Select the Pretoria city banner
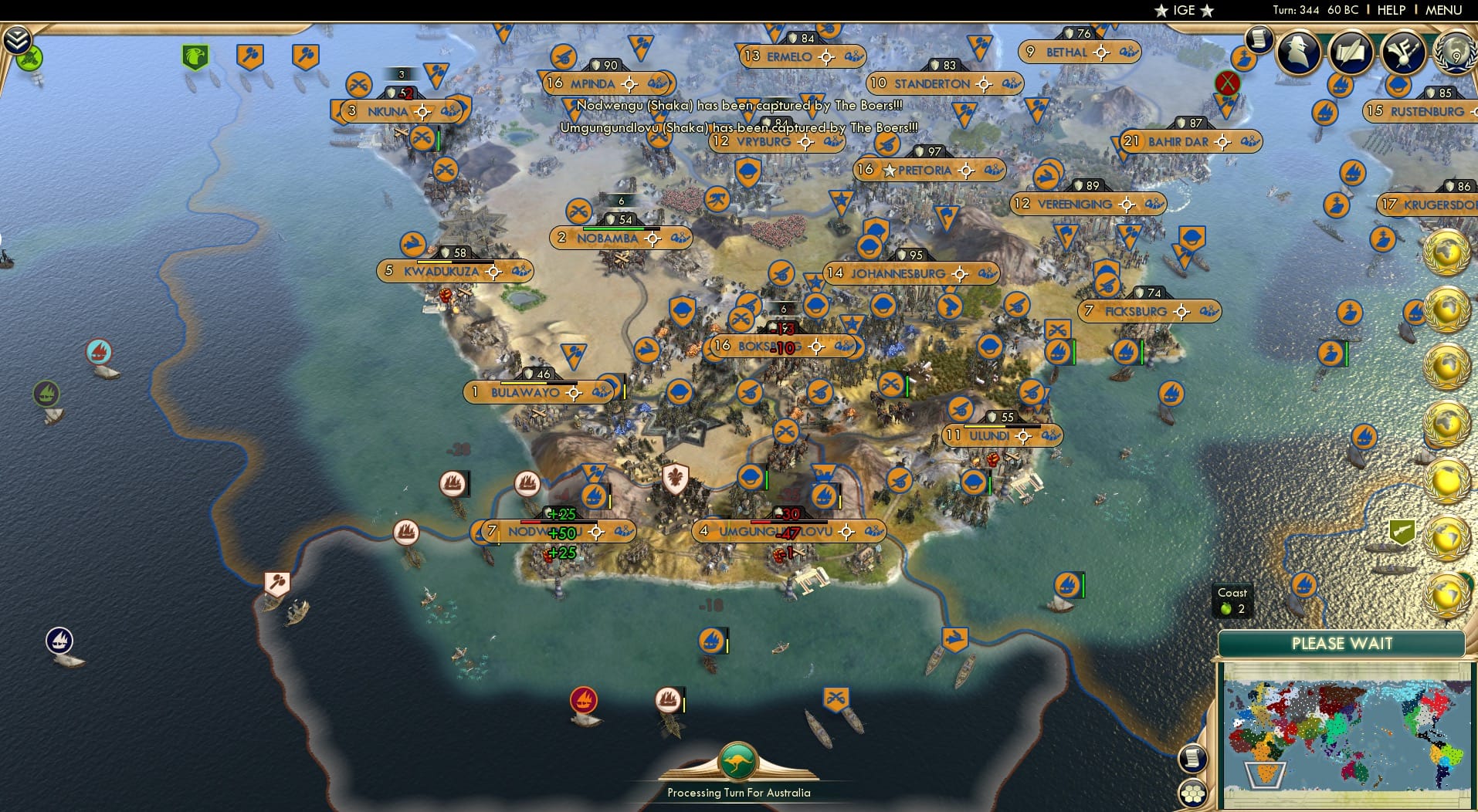 (931, 170)
